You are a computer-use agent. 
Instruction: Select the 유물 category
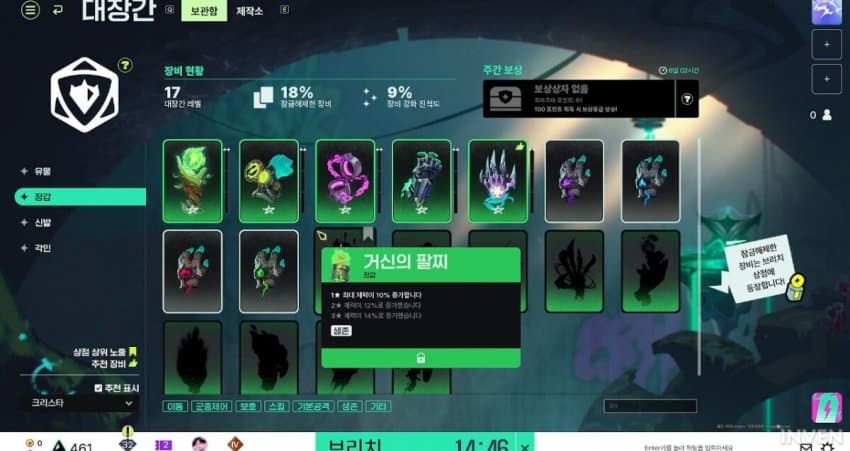coord(43,171)
